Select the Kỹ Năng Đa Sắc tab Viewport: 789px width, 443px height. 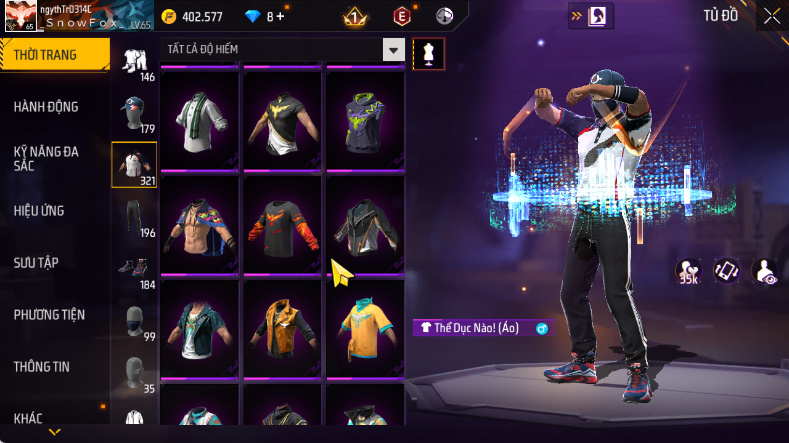[x=46, y=158]
